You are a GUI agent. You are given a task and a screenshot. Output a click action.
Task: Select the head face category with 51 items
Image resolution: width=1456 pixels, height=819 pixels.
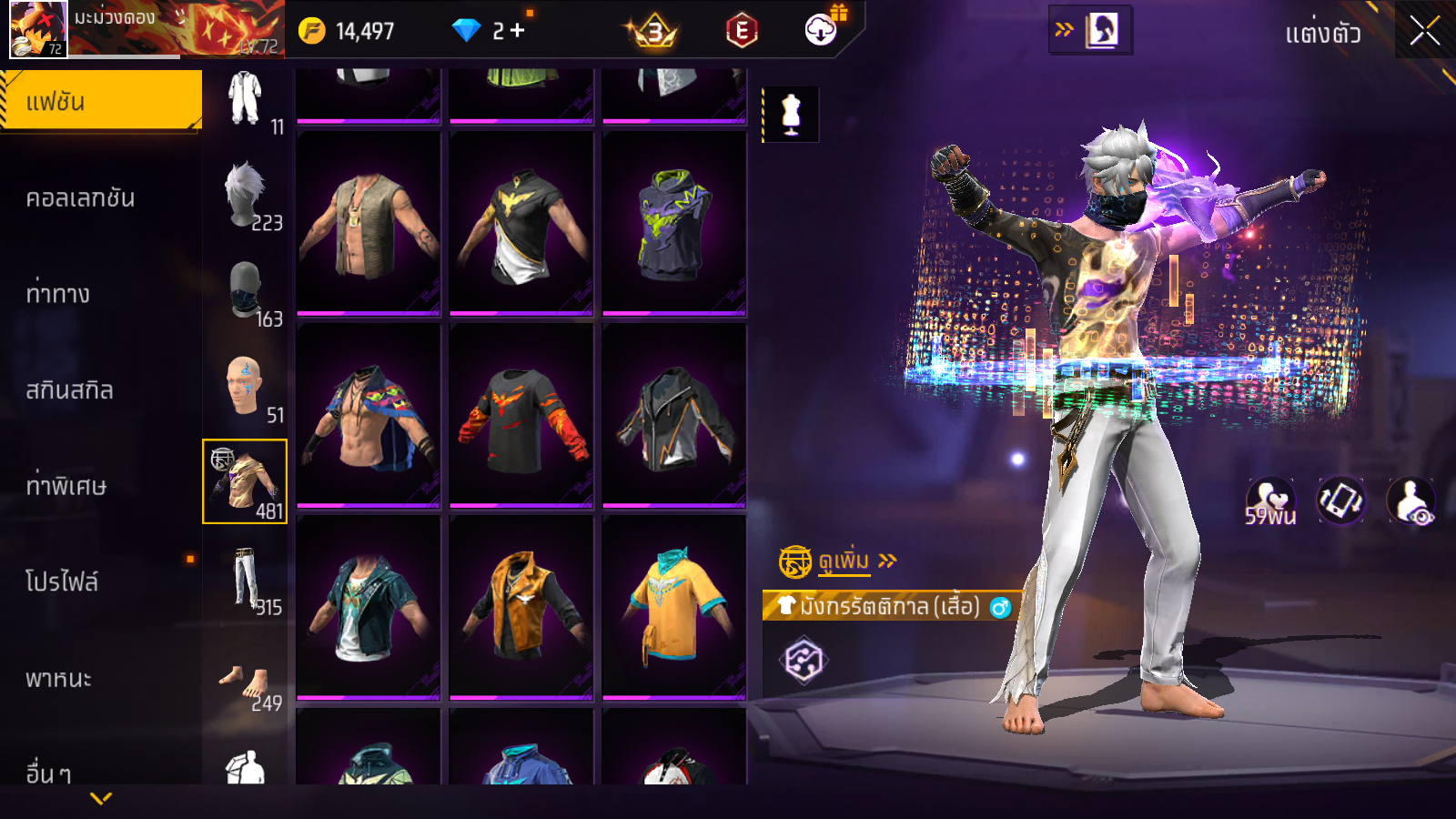245,388
